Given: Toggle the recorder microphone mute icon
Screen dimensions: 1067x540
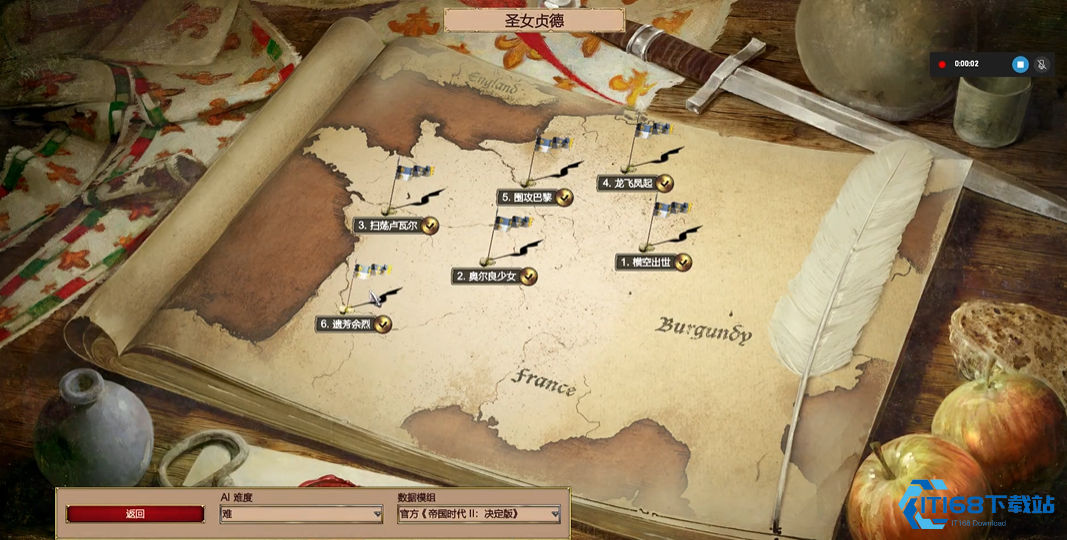Looking at the screenshot, I should click(1042, 64).
